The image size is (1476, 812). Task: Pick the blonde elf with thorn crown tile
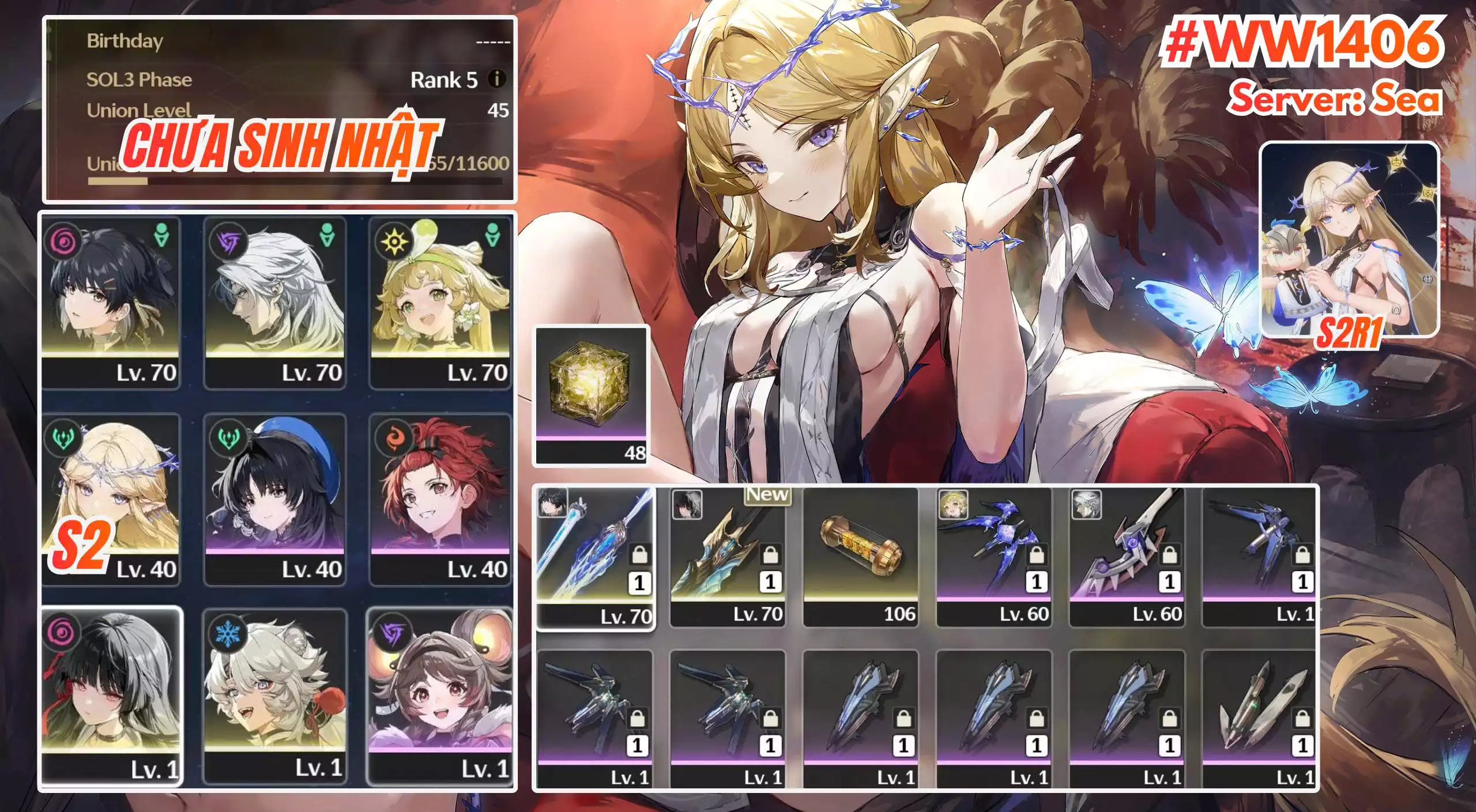tap(111, 498)
